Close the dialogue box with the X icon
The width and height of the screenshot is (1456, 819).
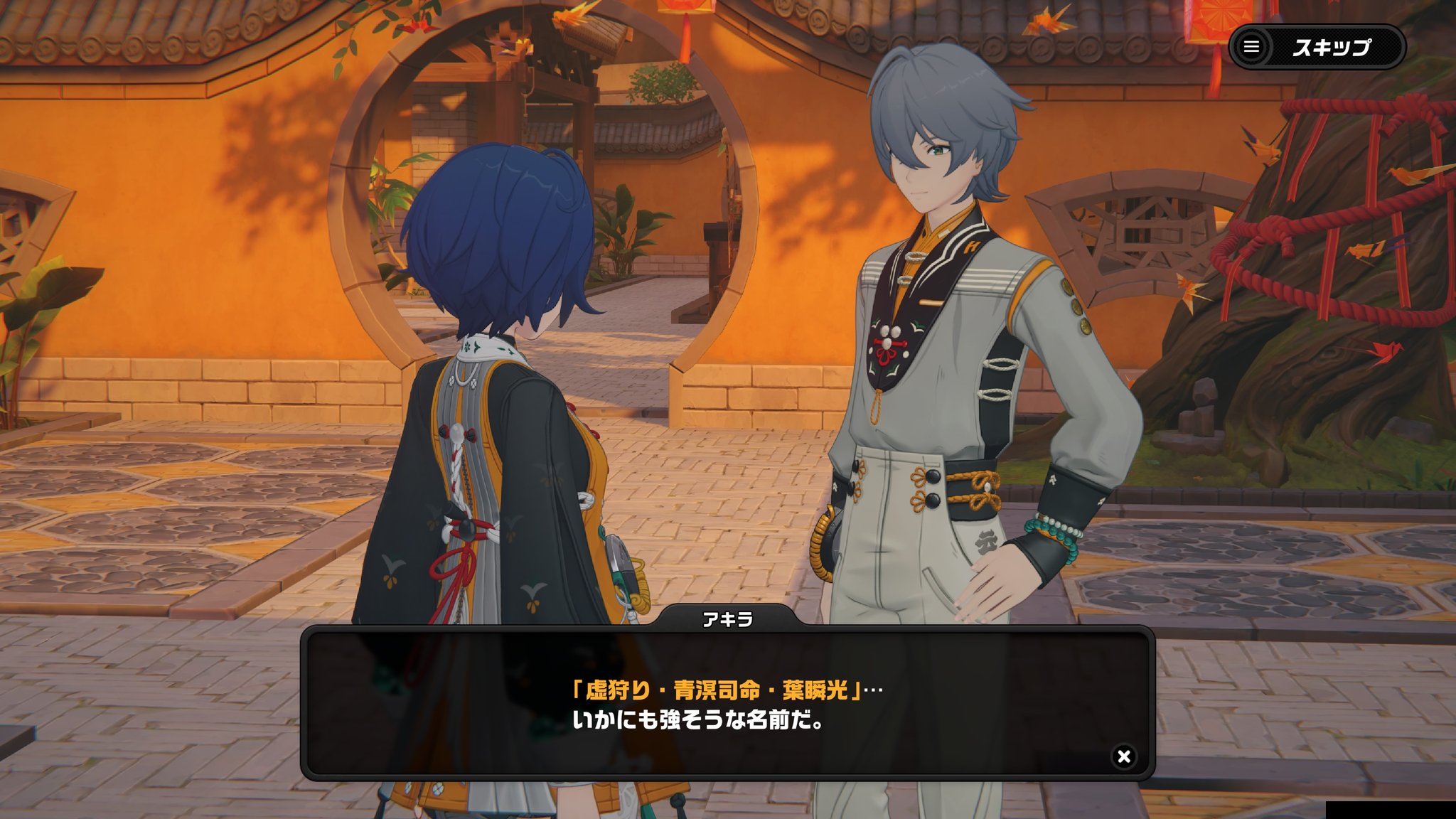coord(1123,756)
